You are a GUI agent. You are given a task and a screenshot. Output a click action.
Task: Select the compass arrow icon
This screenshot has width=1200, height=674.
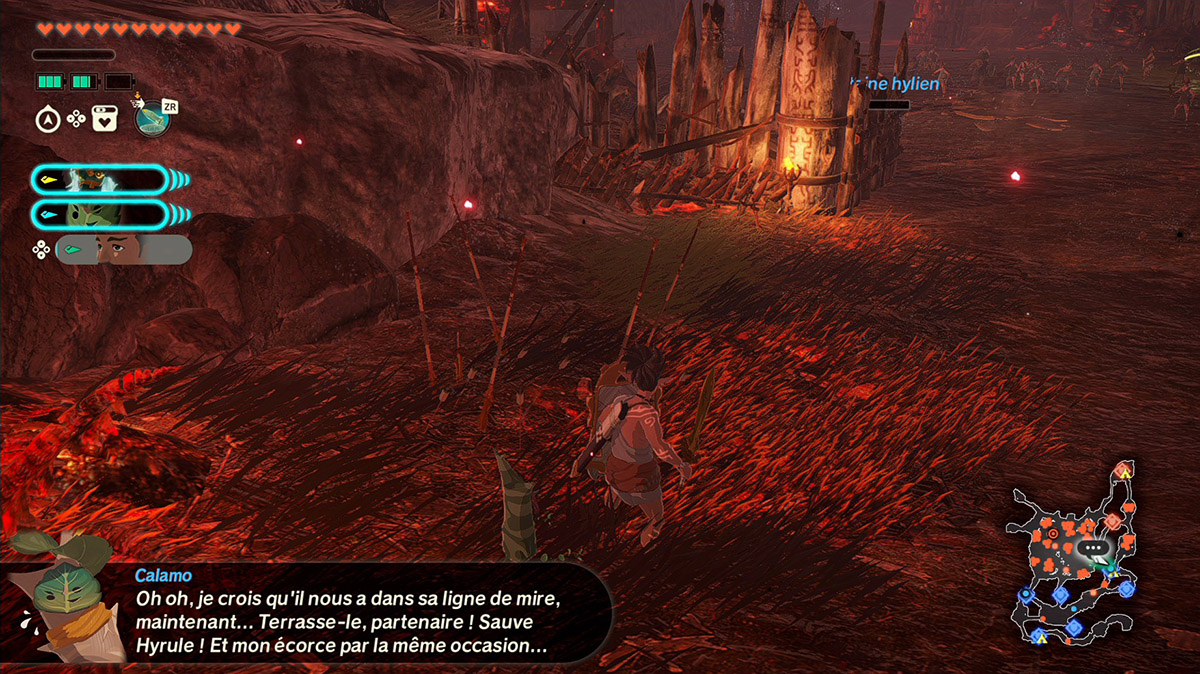coord(46,120)
